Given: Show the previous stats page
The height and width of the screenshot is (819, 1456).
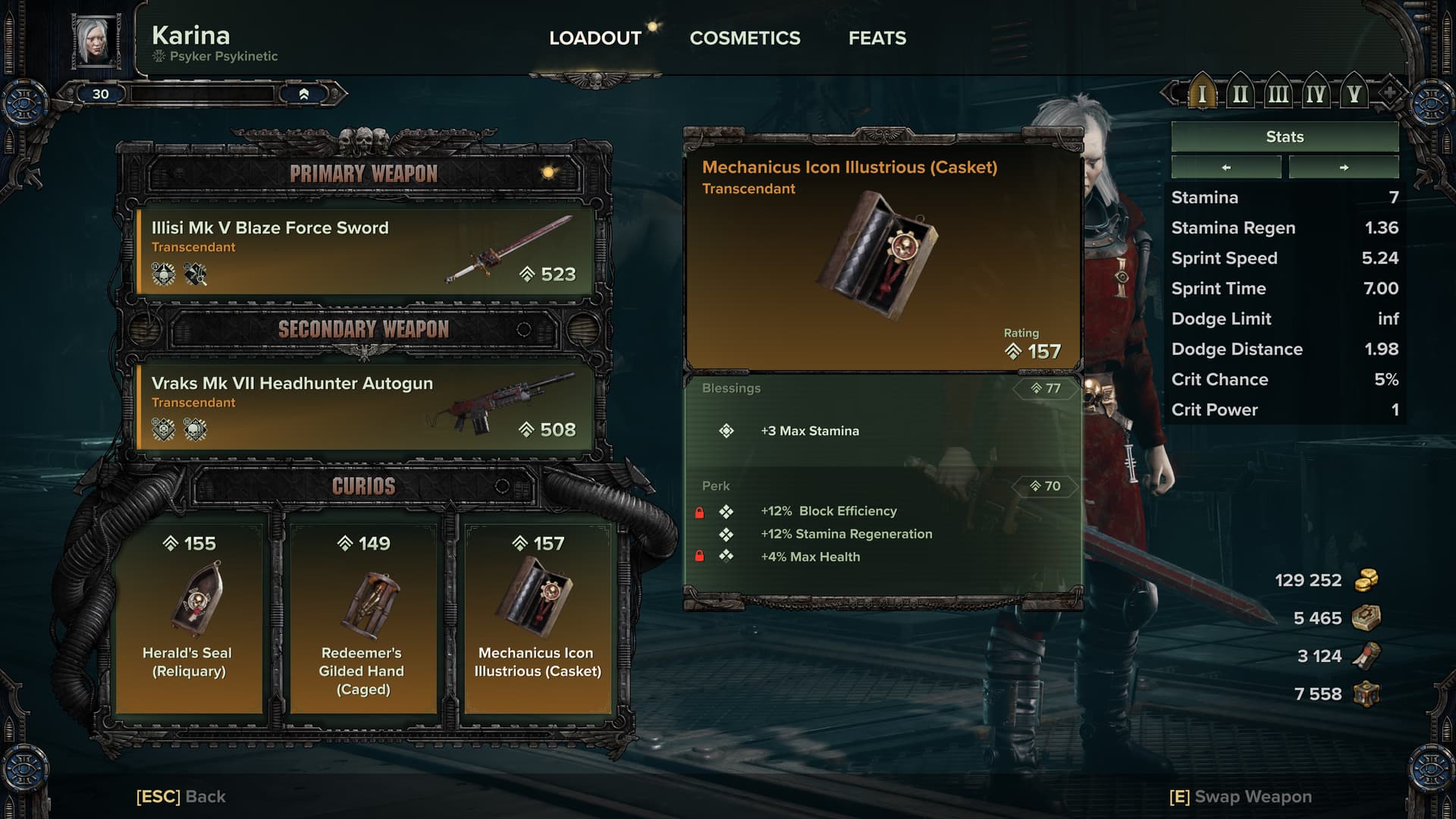Looking at the screenshot, I should point(1226,167).
